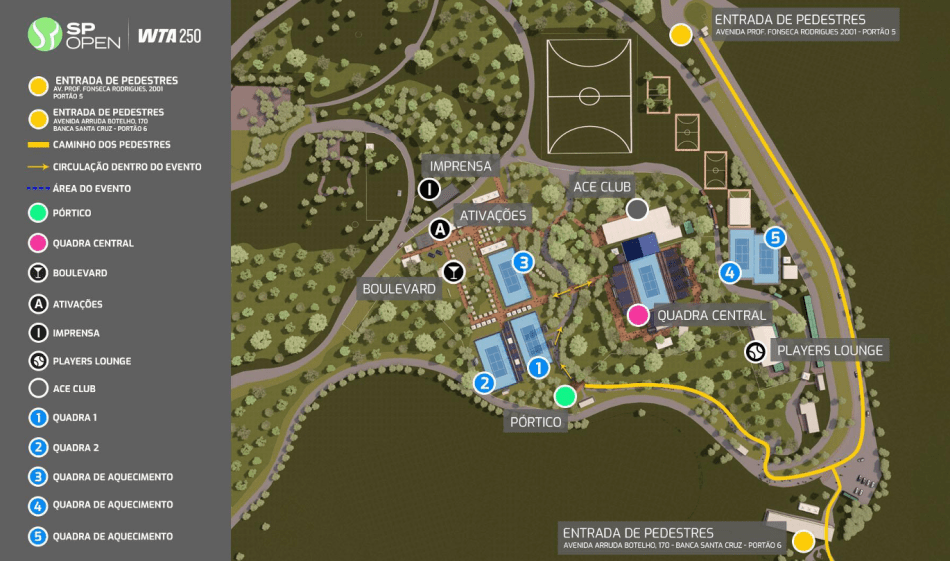The image size is (950, 561).
Task: Select the Pórtico legend entry
Action: pyautogui.click(x=72, y=213)
